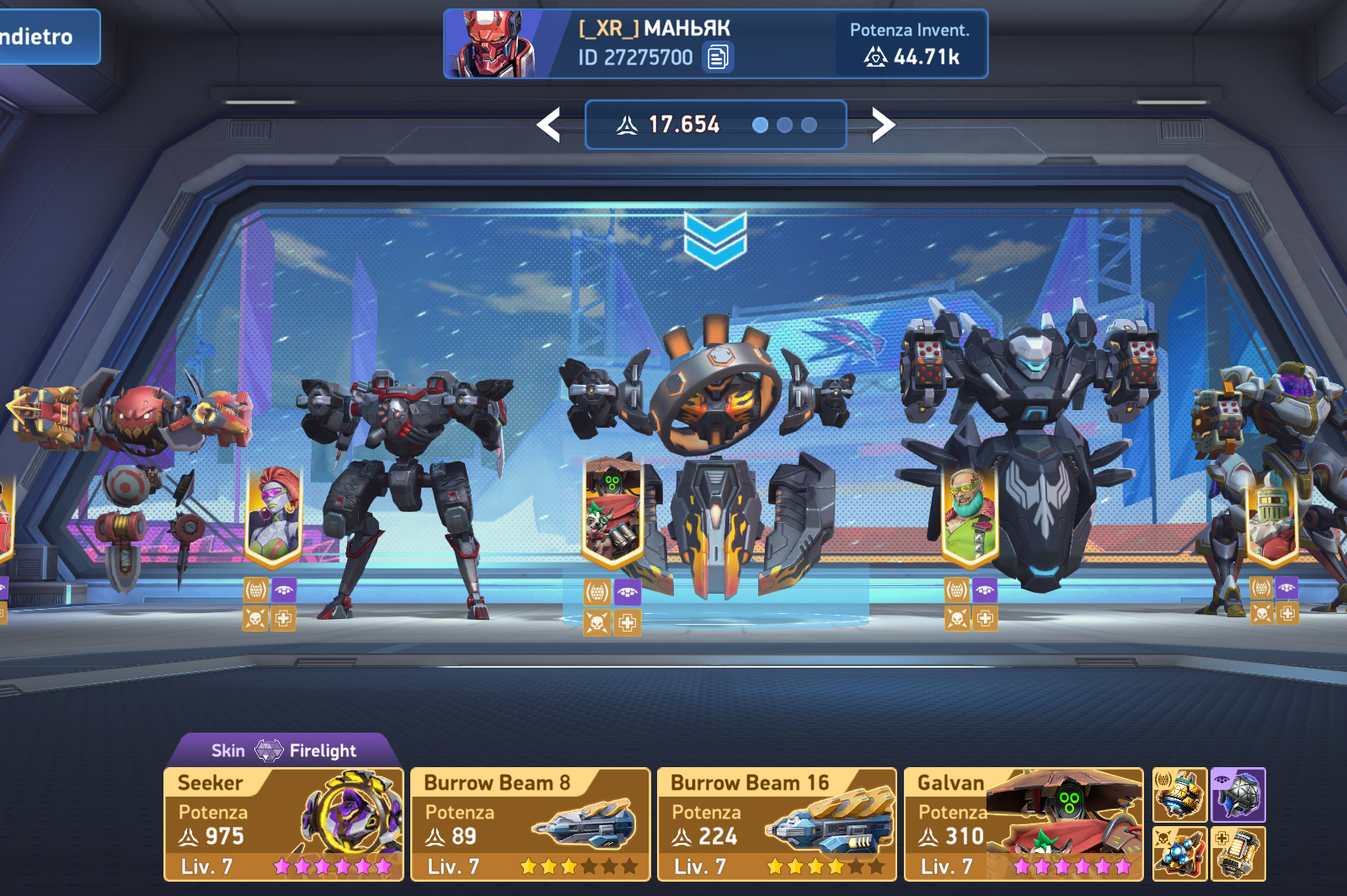1347x896 pixels.
Task: Select the Burrow Beam 16 weapon card
Action: [776, 824]
